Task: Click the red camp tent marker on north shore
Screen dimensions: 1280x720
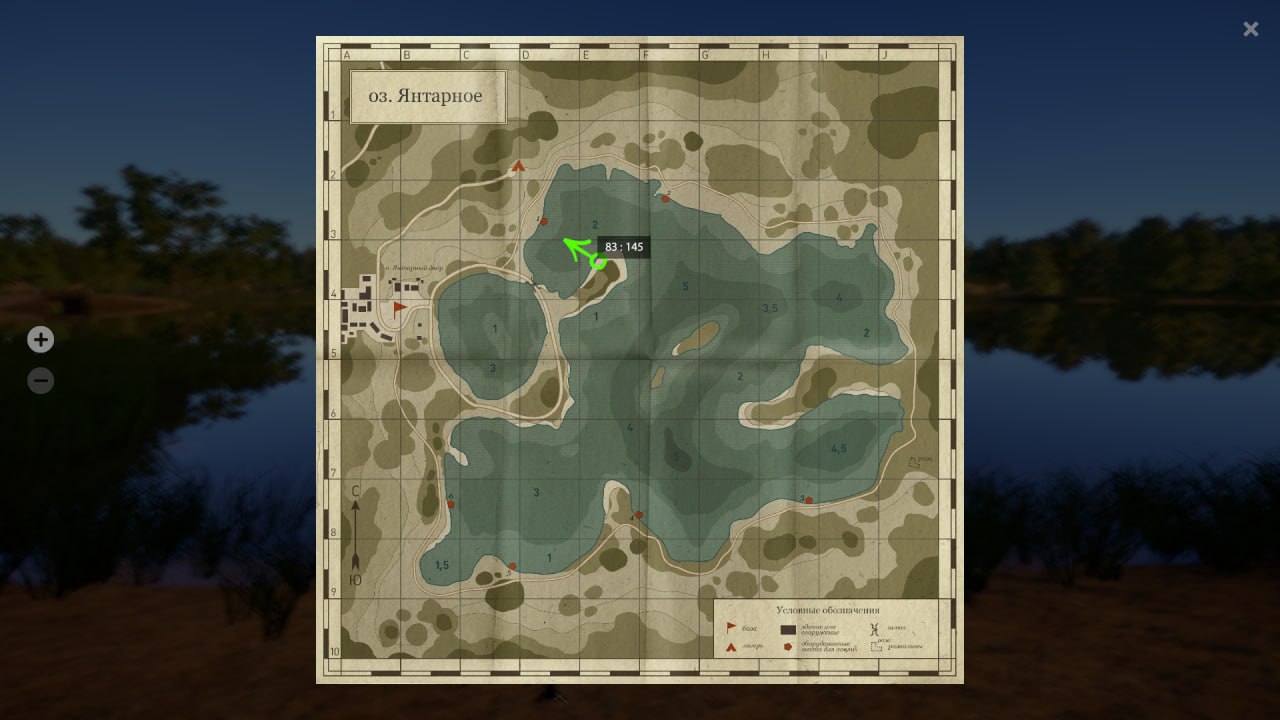Action: pyautogui.click(x=518, y=167)
